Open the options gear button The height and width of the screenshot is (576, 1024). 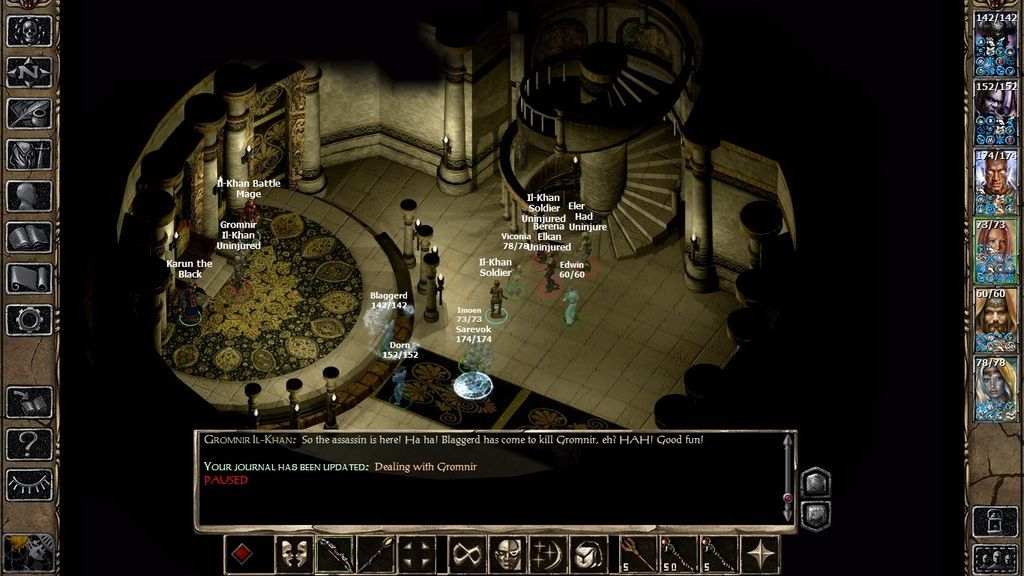[28, 320]
